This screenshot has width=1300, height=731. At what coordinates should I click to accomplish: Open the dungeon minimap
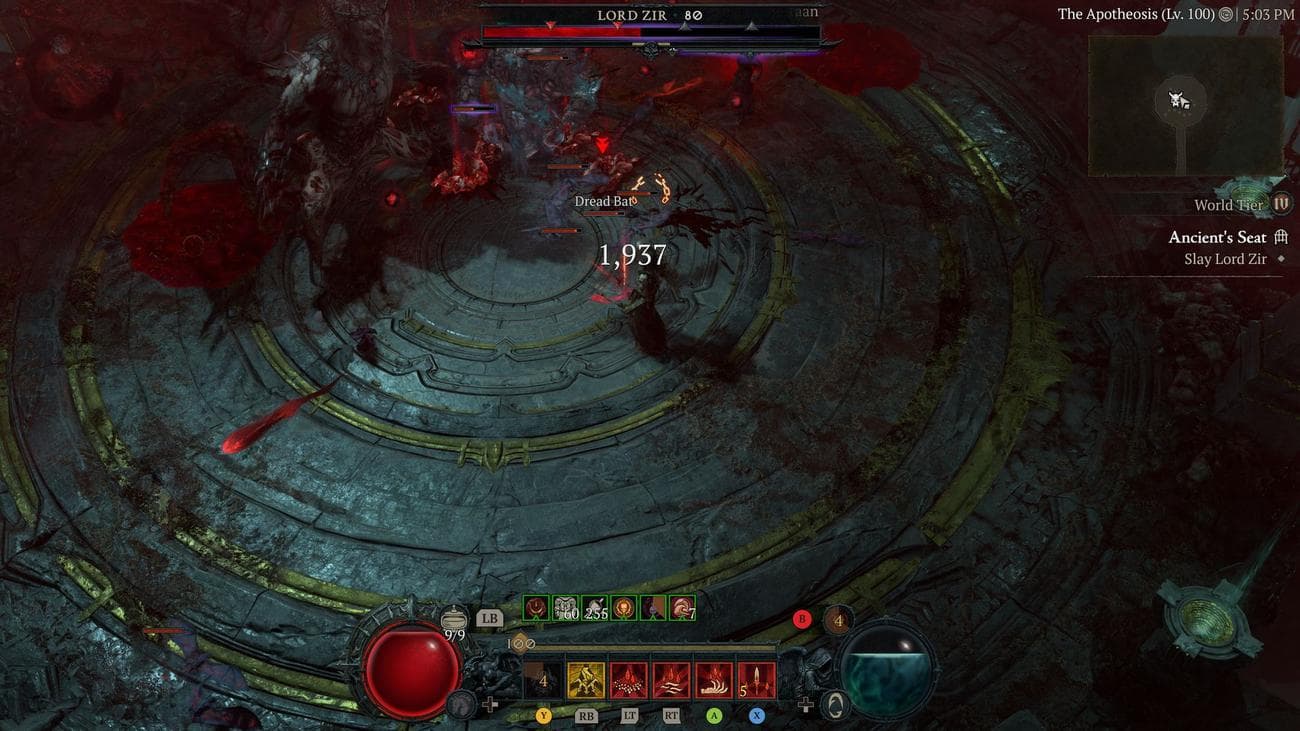(1185, 105)
